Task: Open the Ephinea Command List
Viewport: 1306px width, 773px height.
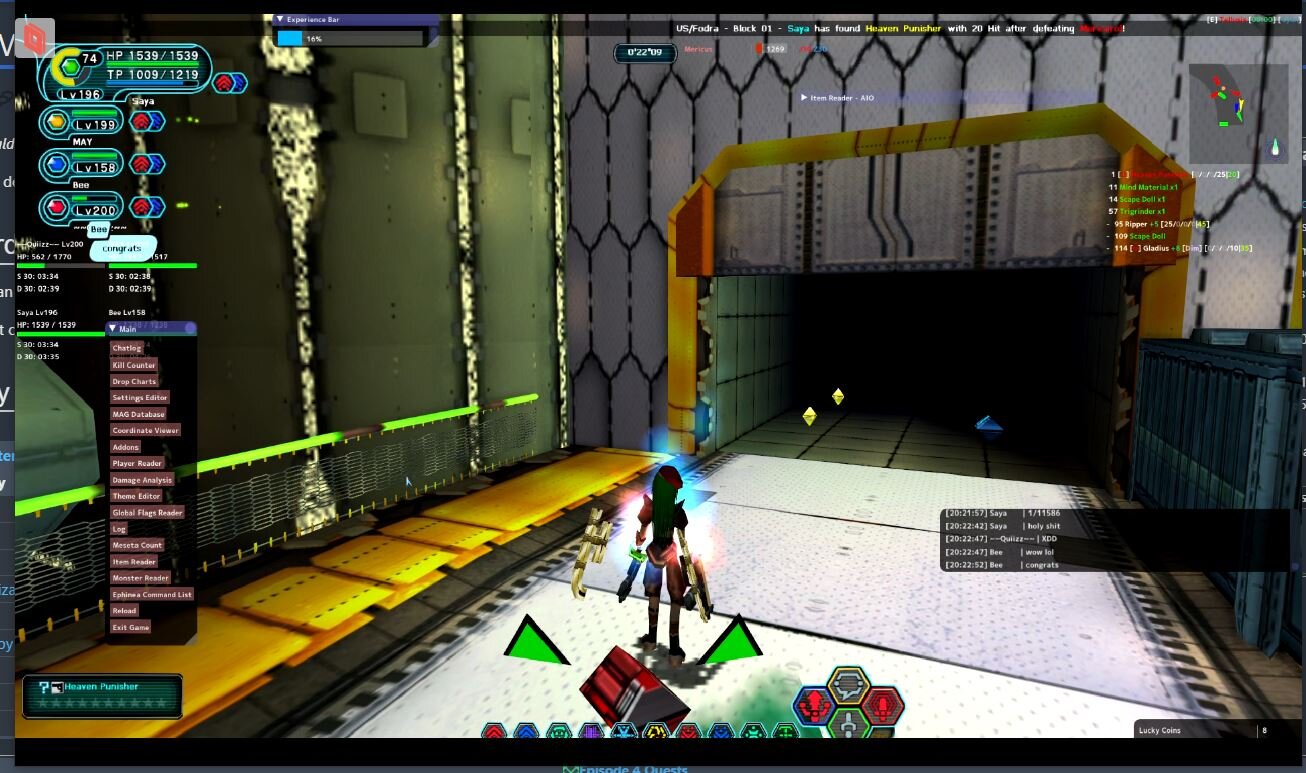Action: [x=152, y=594]
